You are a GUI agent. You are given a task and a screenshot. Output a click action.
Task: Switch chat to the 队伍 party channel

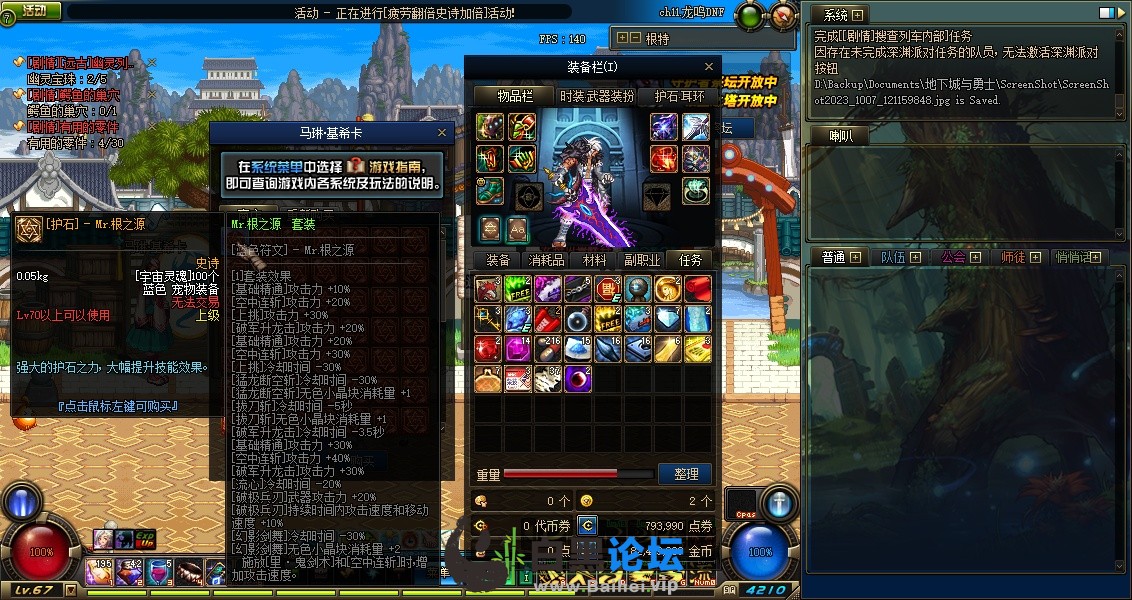(x=893, y=257)
